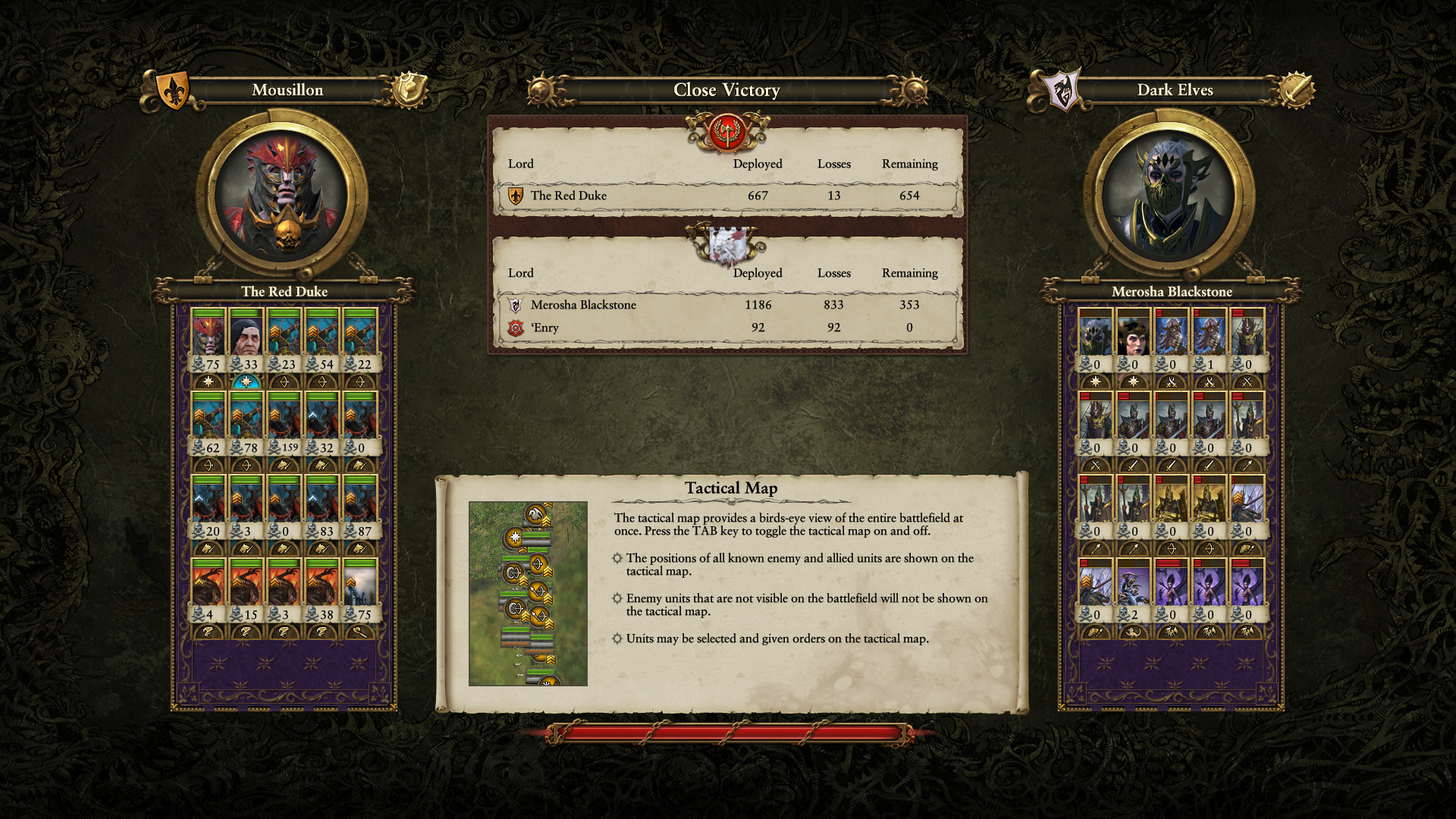Select the hooded hero card with 33 kills
Viewport: 1456px width, 819px height.
(x=246, y=340)
